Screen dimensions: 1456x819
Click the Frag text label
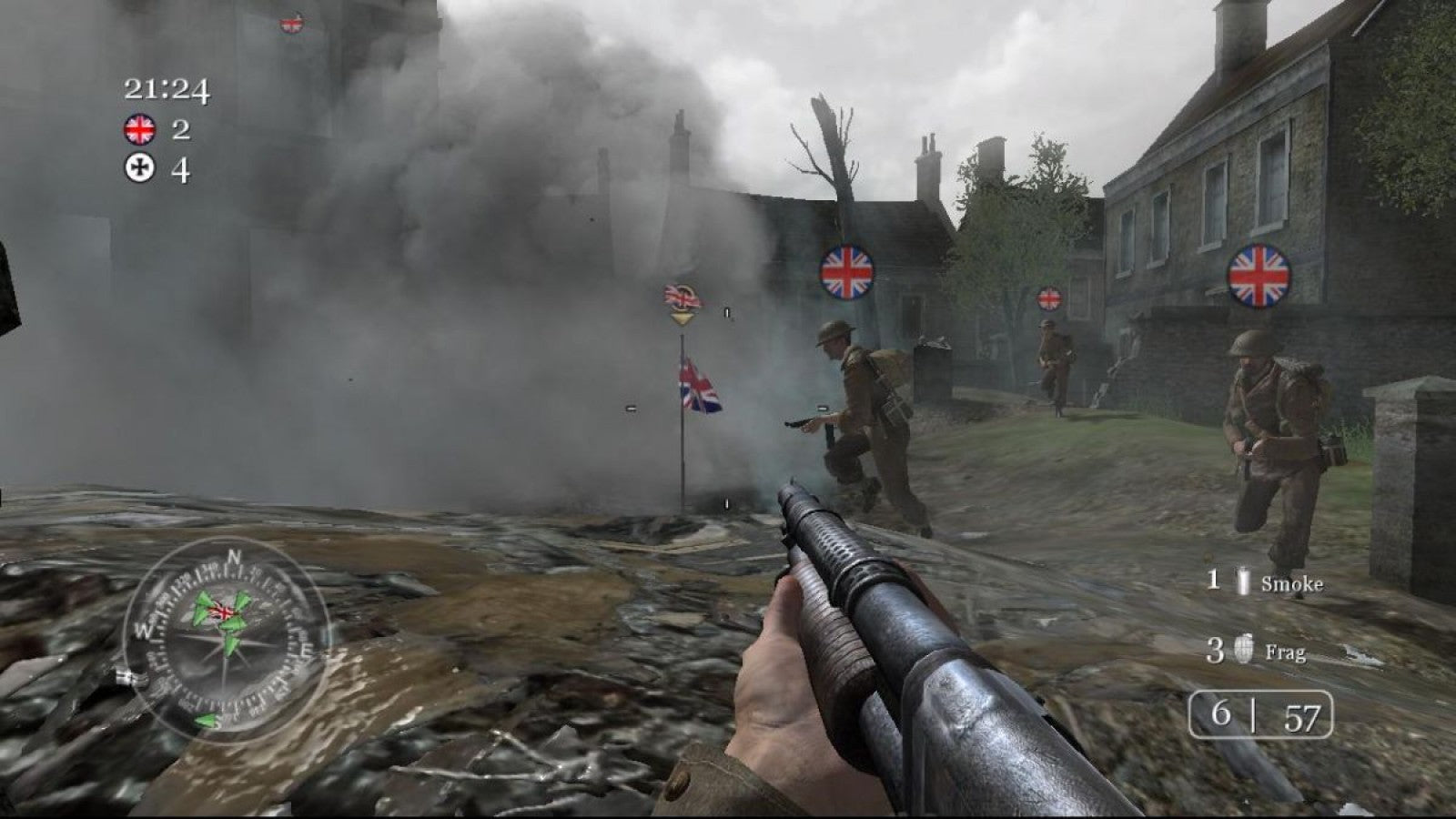tap(1286, 652)
